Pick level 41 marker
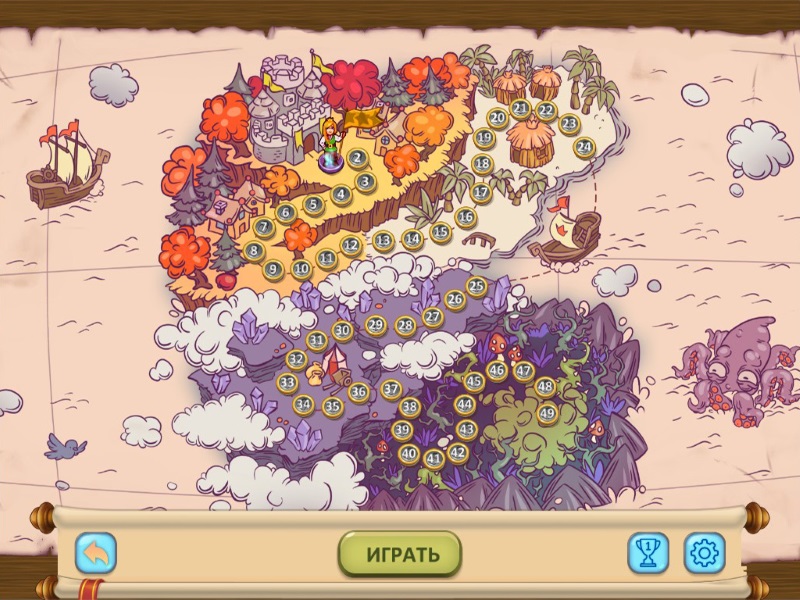This screenshot has width=800, height=600. [x=434, y=459]
